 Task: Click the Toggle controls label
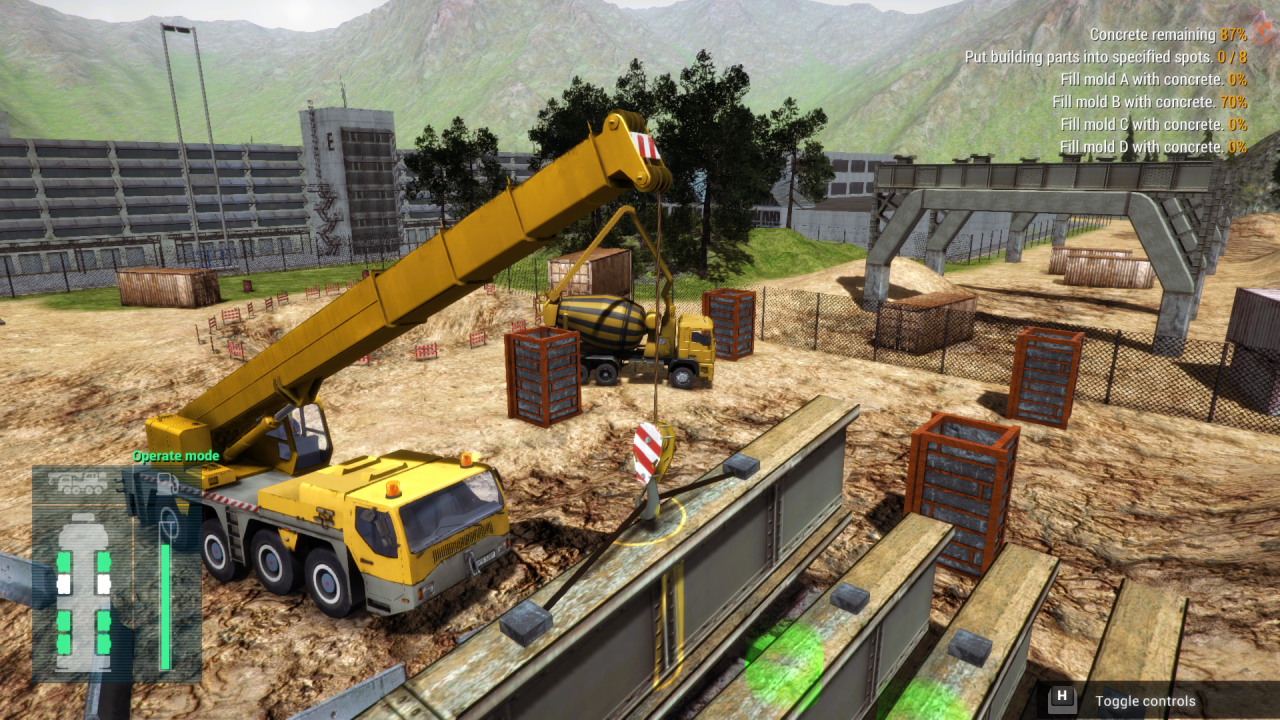coord(1144,701)
